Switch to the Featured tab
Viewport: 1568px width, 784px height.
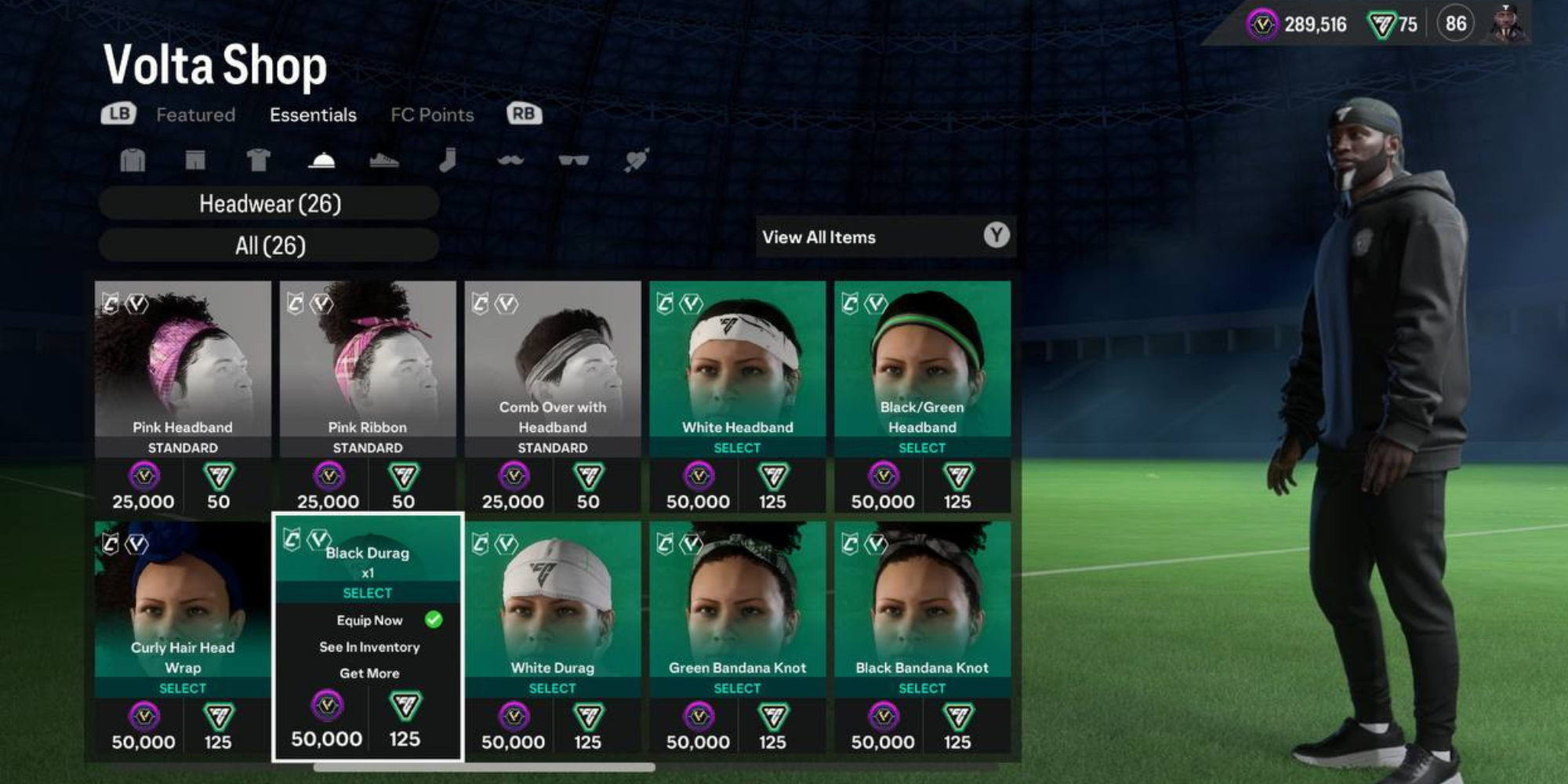point(196,114)
